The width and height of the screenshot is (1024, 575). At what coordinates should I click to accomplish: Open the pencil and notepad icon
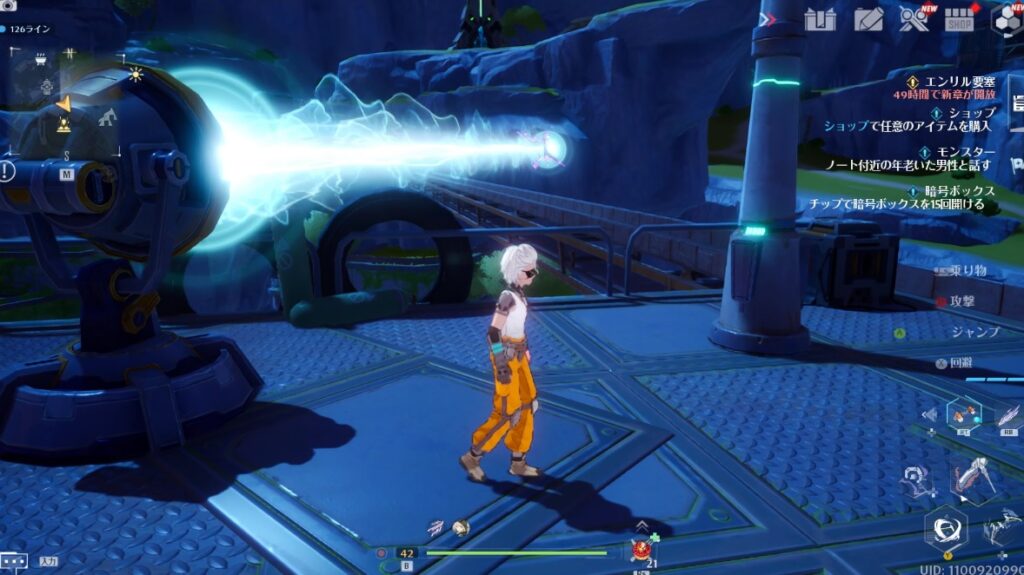(869, 19)
